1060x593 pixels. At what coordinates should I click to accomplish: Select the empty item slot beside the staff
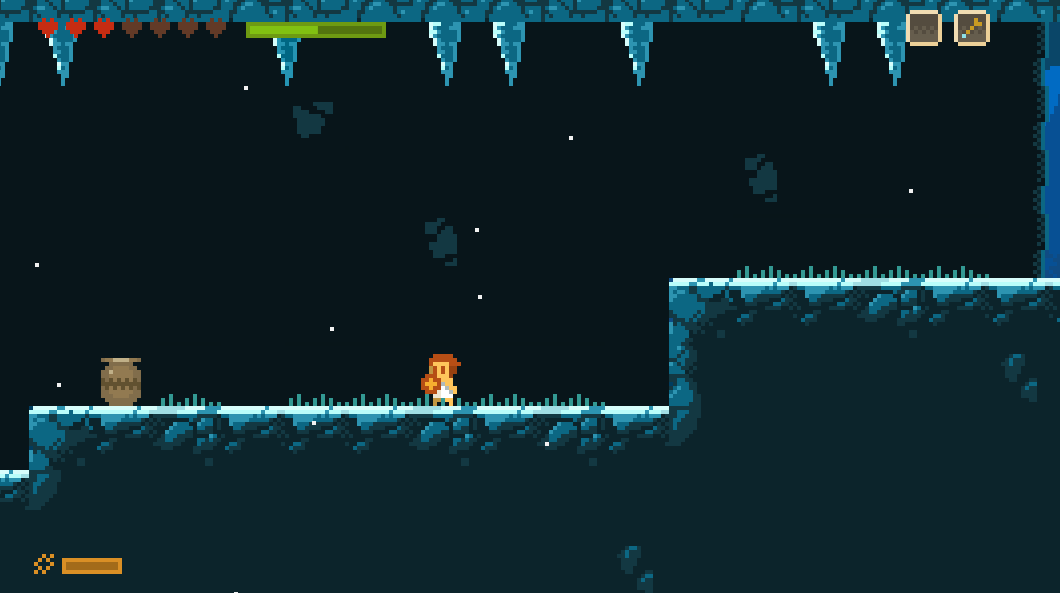point(923,28)
